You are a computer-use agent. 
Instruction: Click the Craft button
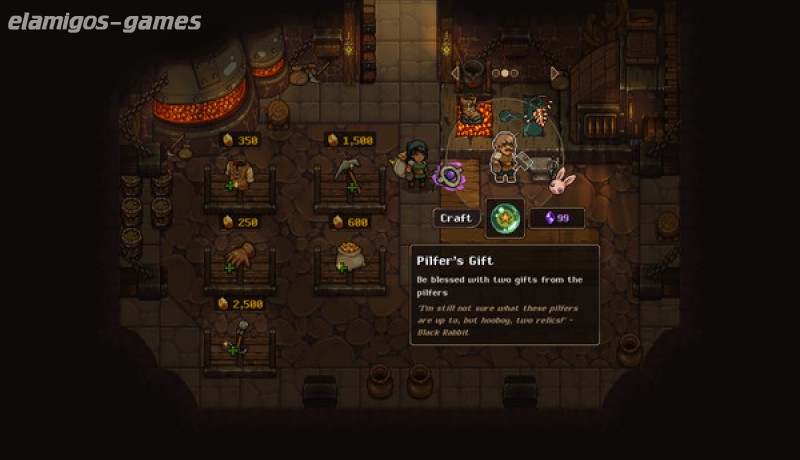(456, 218)
